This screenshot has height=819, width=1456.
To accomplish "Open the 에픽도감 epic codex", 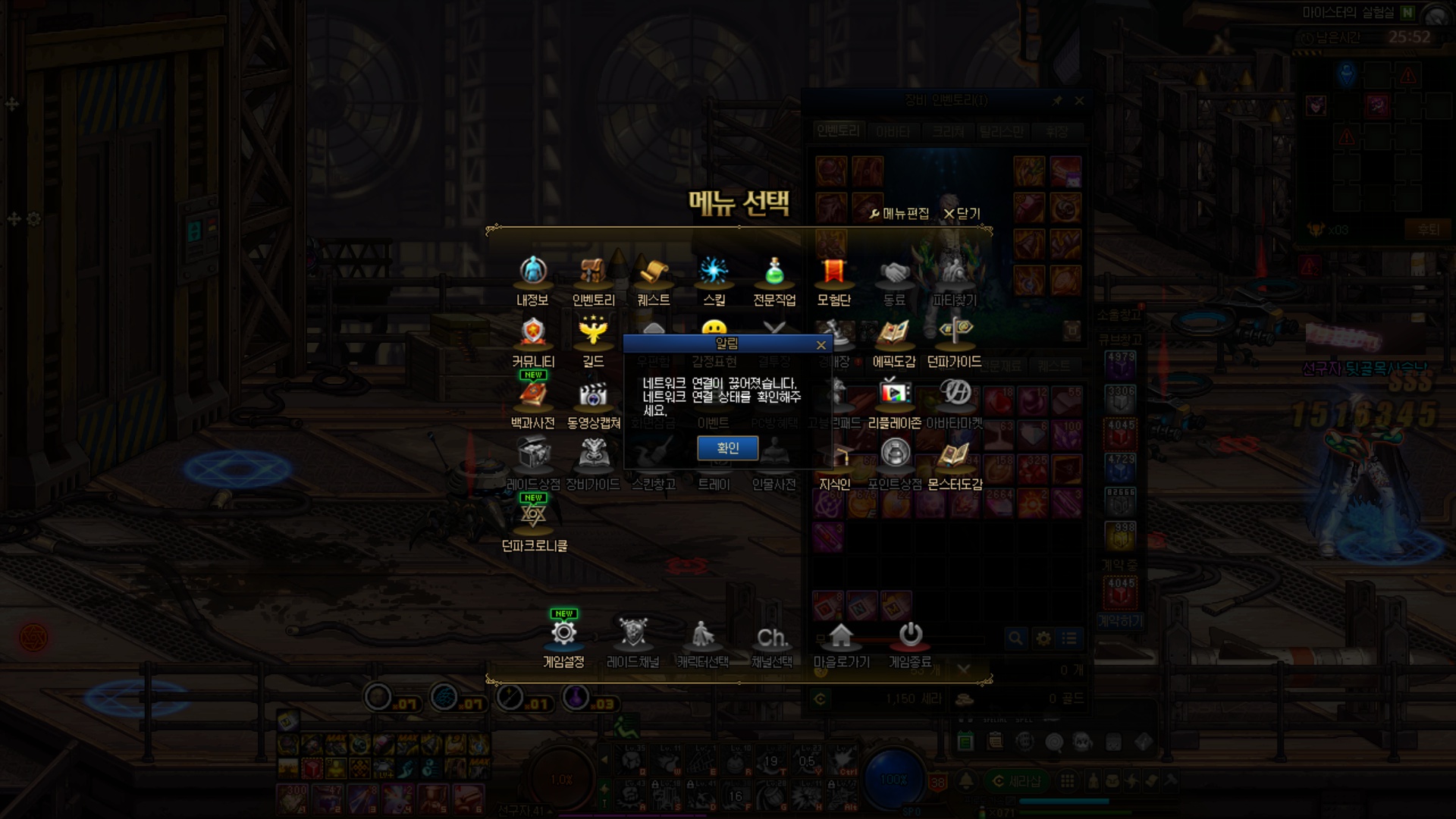I will pyautogui.click(x=894, y=342).
